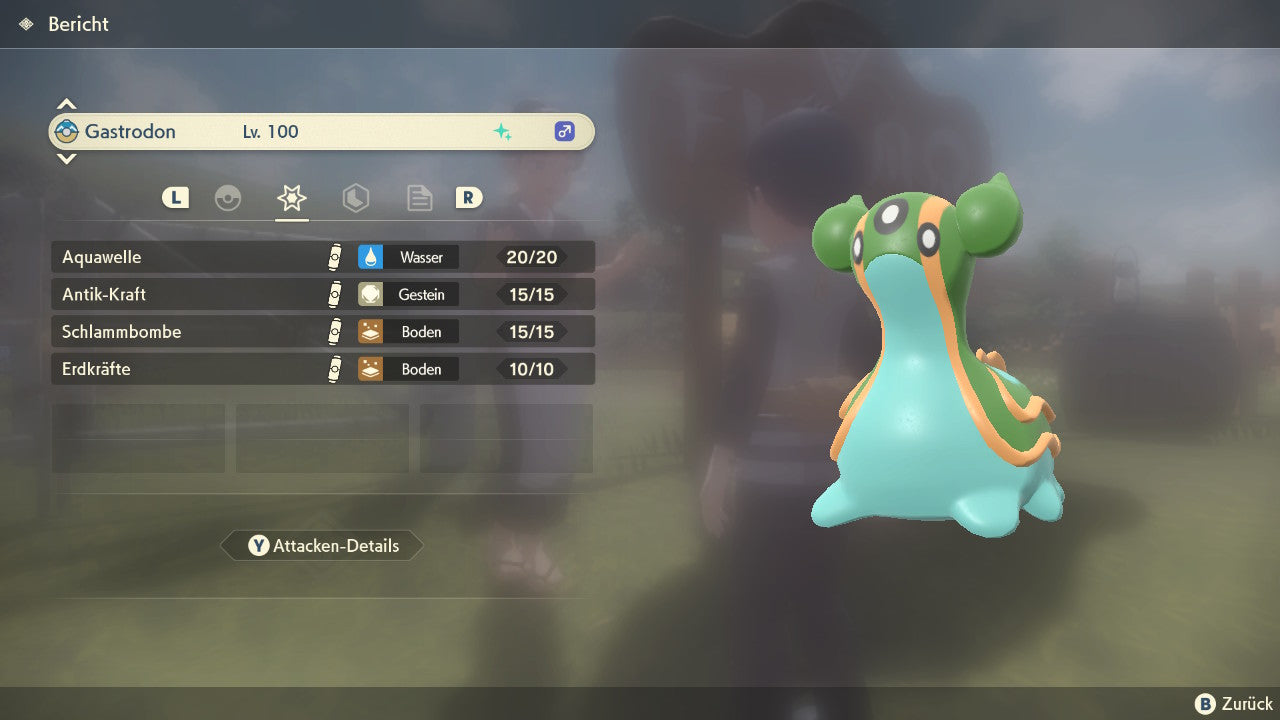Viewport: 1280px width, 720px height.
Task: Switch to the Poké Ball summary tab
Action: pos(228,198)
